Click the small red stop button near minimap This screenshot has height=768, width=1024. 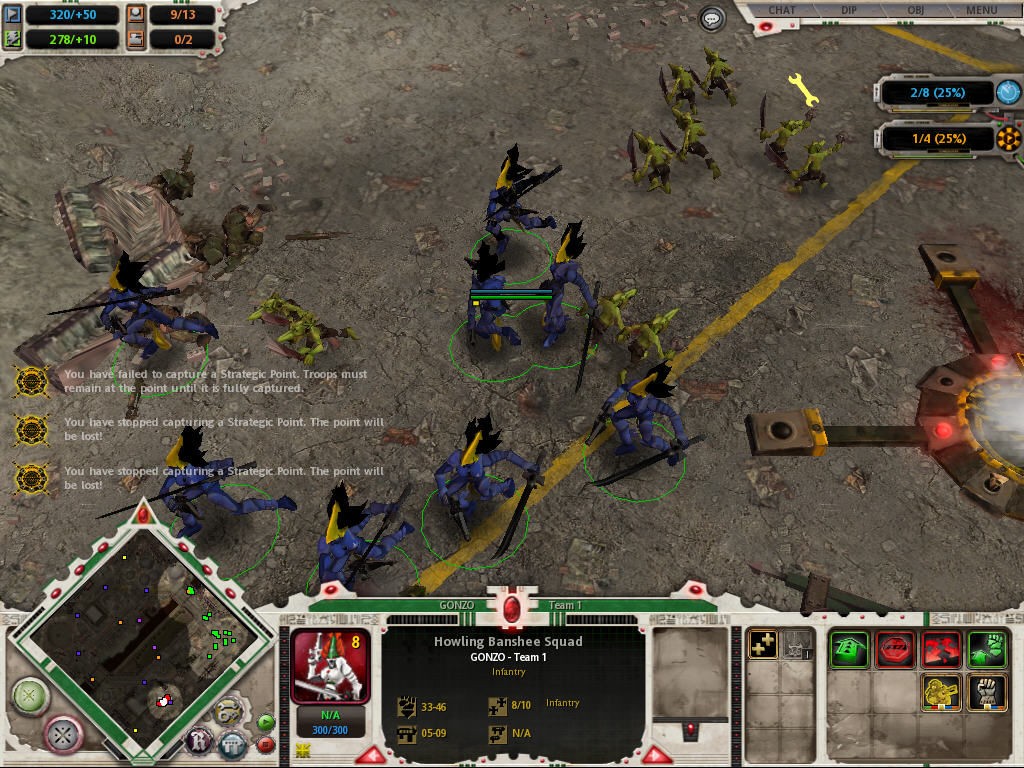click(x=266, y=744)
